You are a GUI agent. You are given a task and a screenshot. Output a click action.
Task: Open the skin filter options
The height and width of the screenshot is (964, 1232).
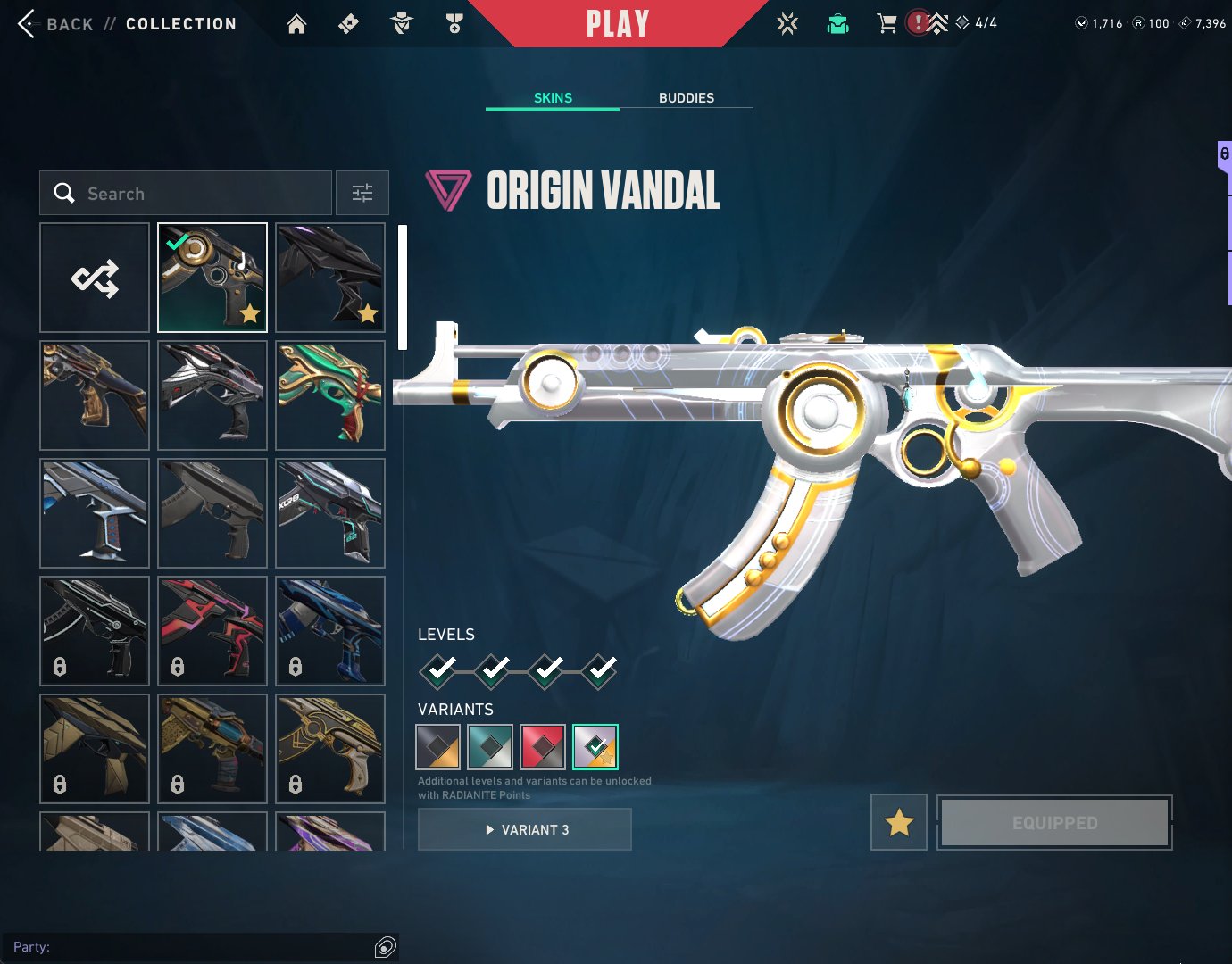(x=362, y=194)
